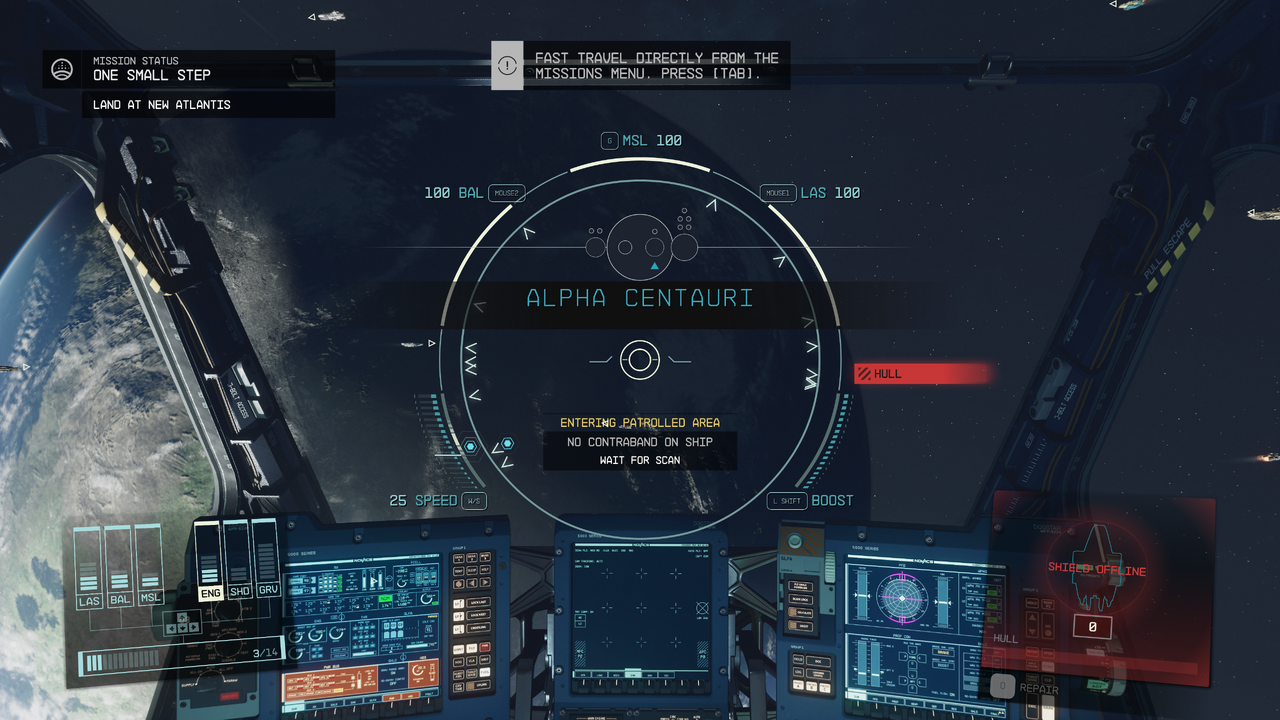Image resolution: width=1280 pixels, height=720 pixels.
Task: Click the down arrow on power allocation pad
Action: click(182, 627)
